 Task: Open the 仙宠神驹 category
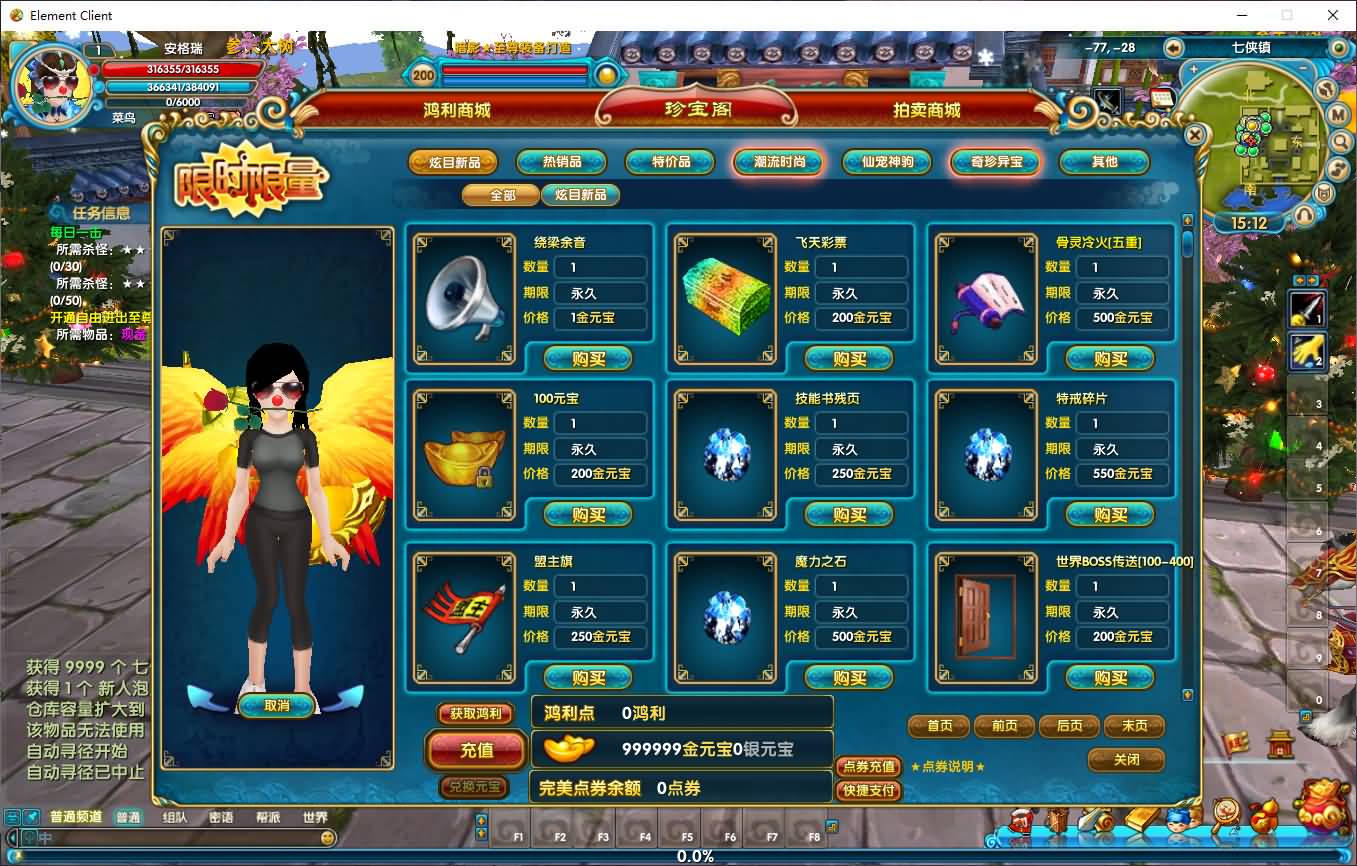[887, 162]
